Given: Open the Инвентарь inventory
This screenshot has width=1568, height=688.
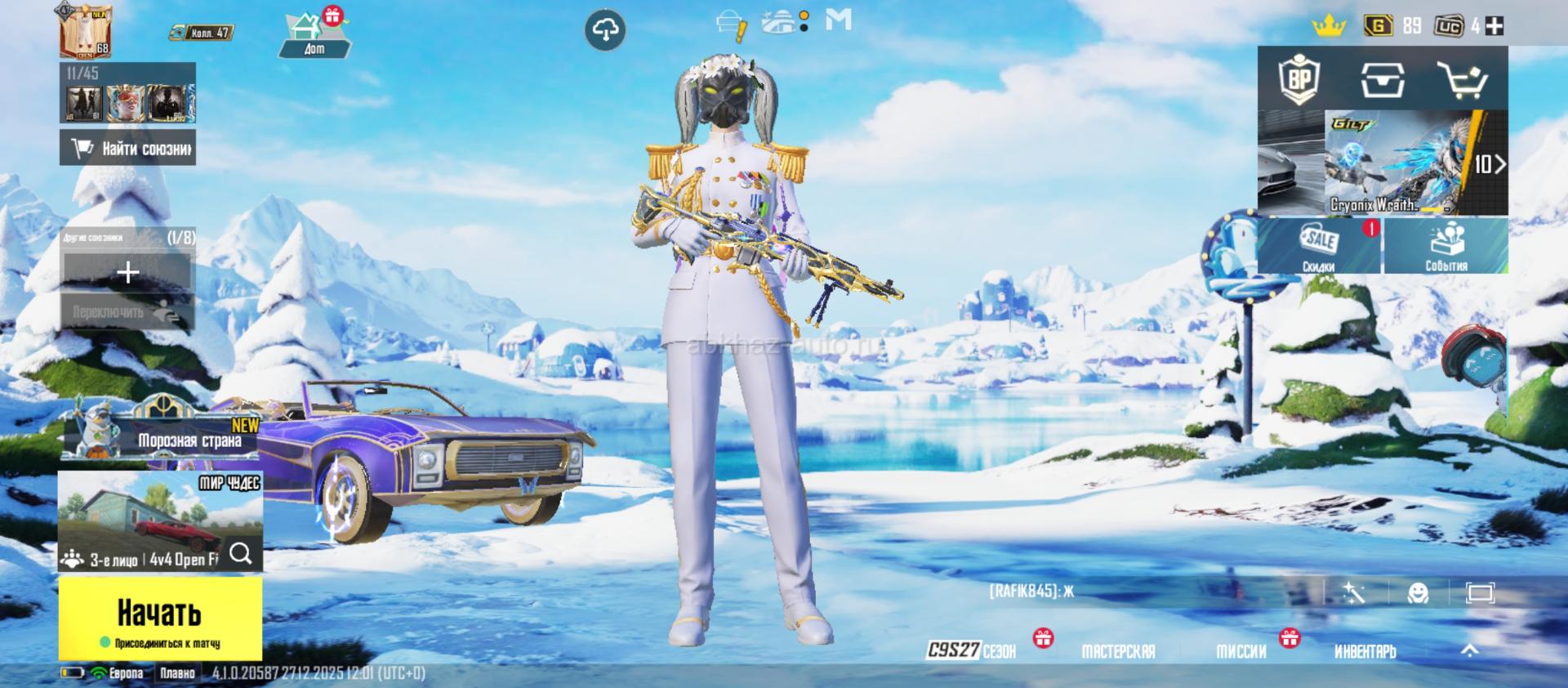Looking at the screenshot, I should [1365, 651].
